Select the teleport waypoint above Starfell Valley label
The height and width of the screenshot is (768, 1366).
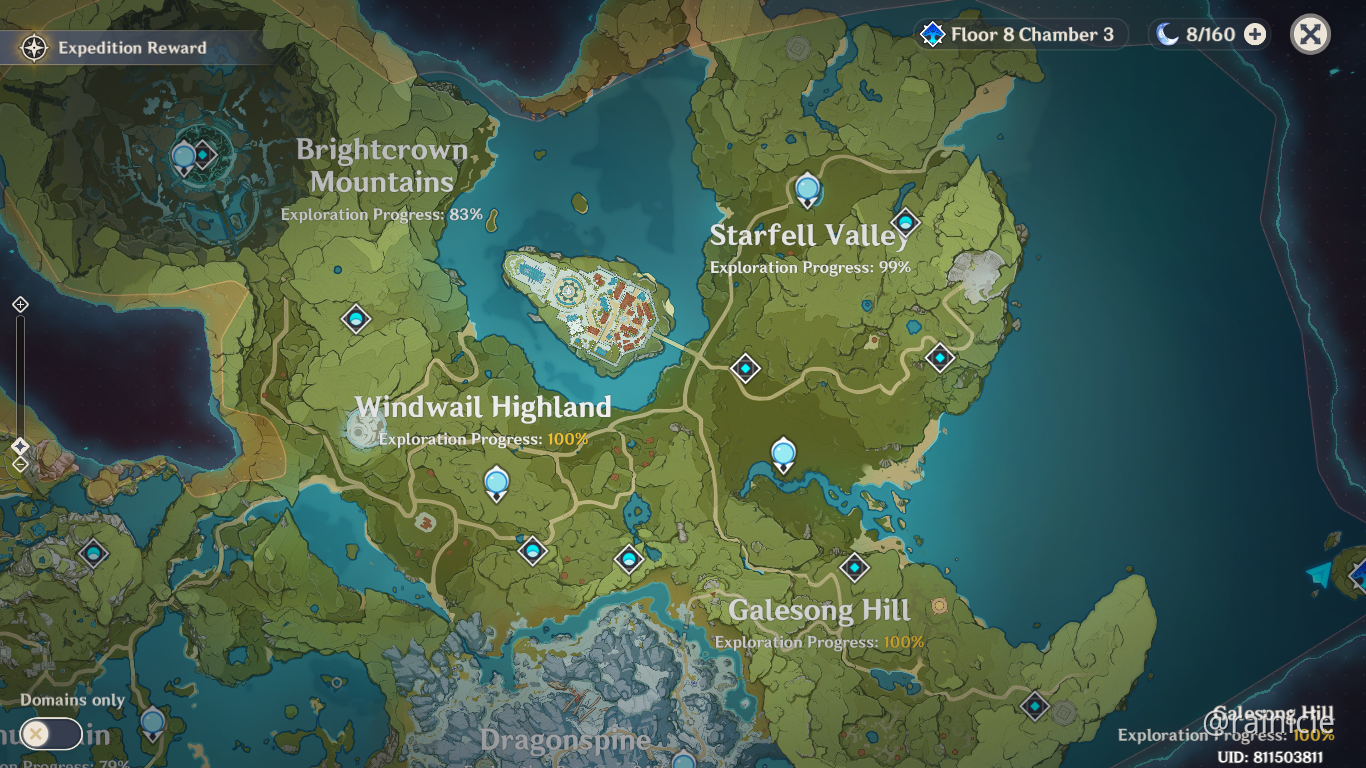(807, 188)
